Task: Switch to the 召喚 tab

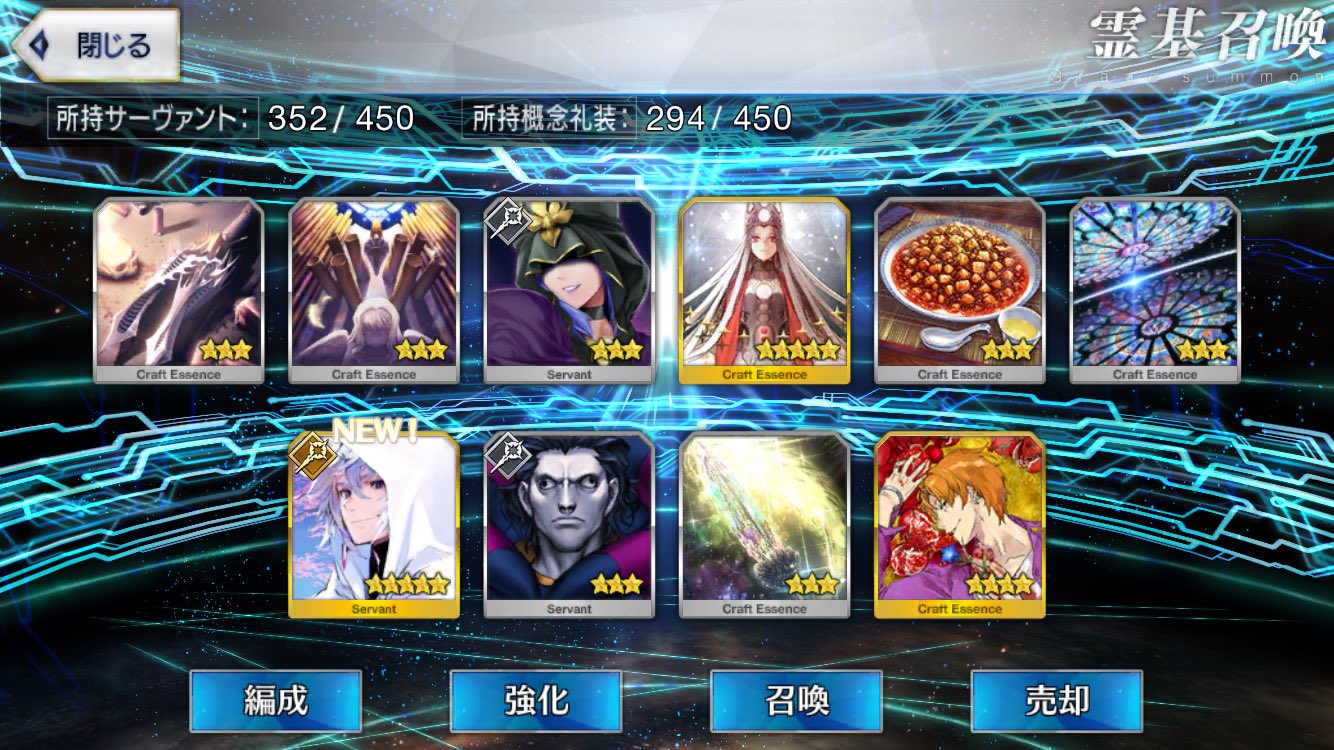Action: pos(795,703)
